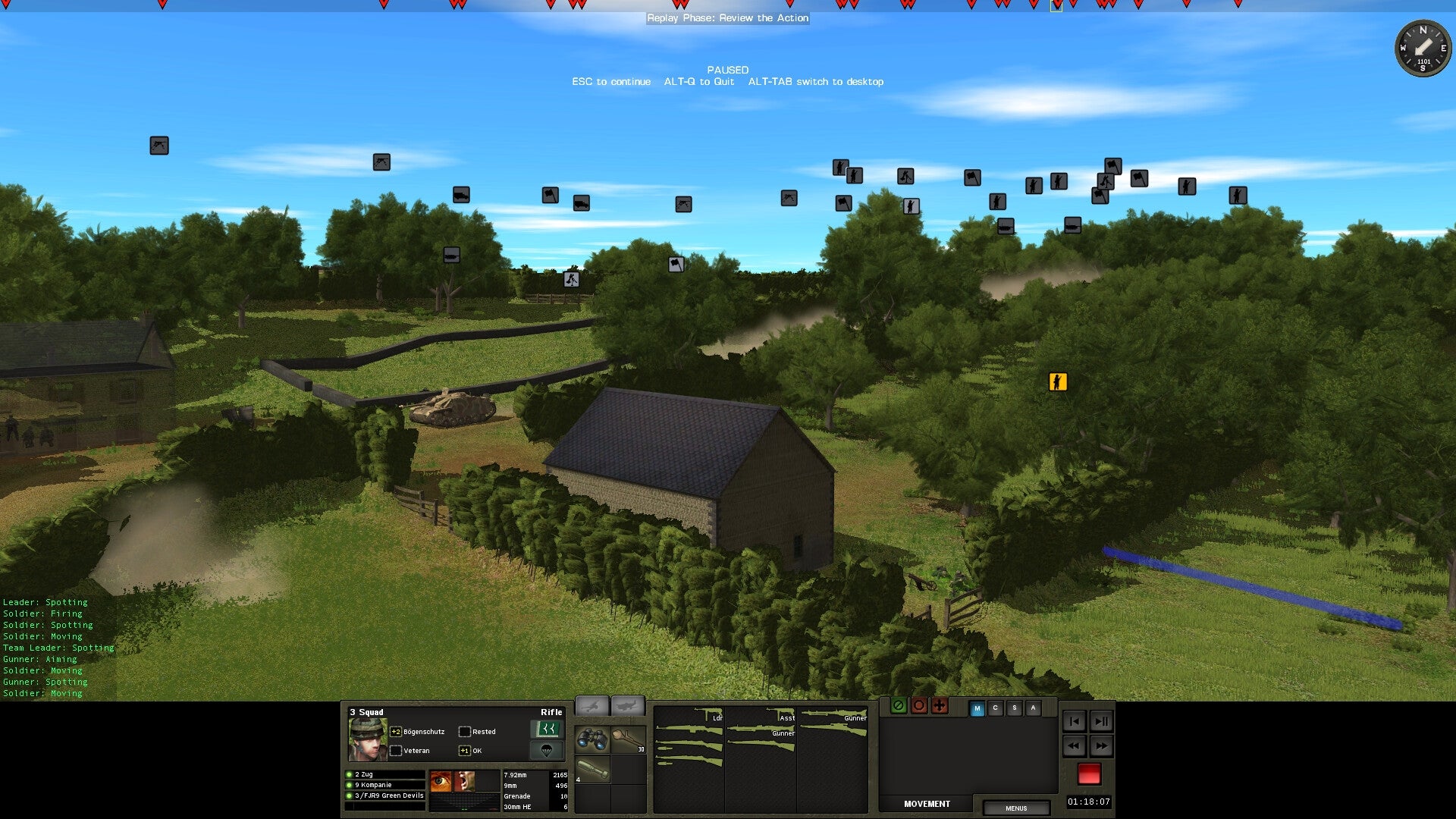Click the compass in the top-right corner

1426,49
